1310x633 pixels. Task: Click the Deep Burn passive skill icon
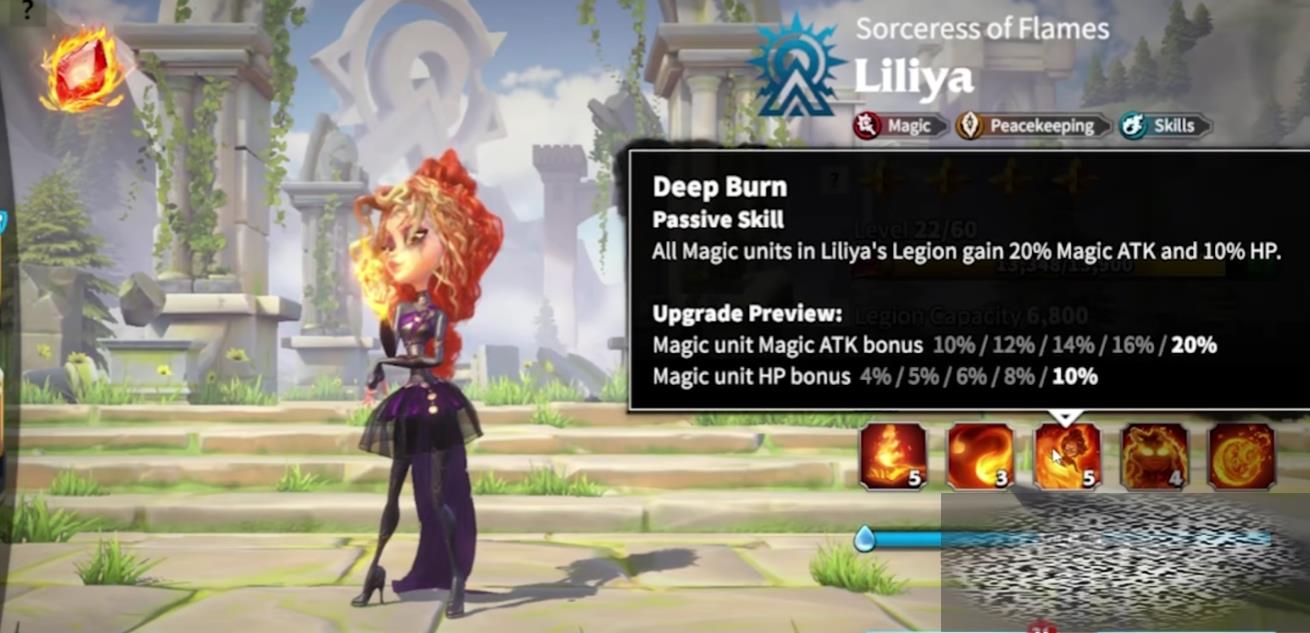1067,456
